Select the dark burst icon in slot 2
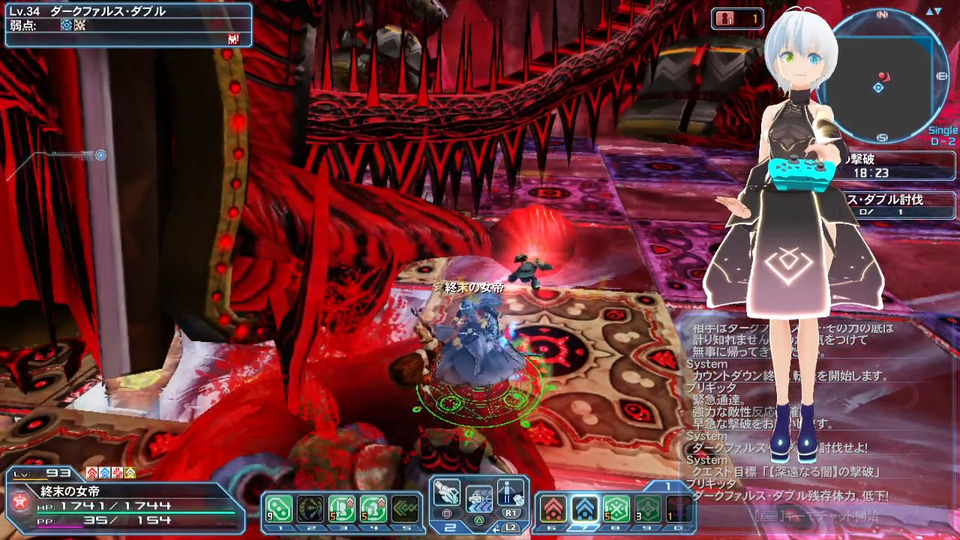 (x=311, y=508)
